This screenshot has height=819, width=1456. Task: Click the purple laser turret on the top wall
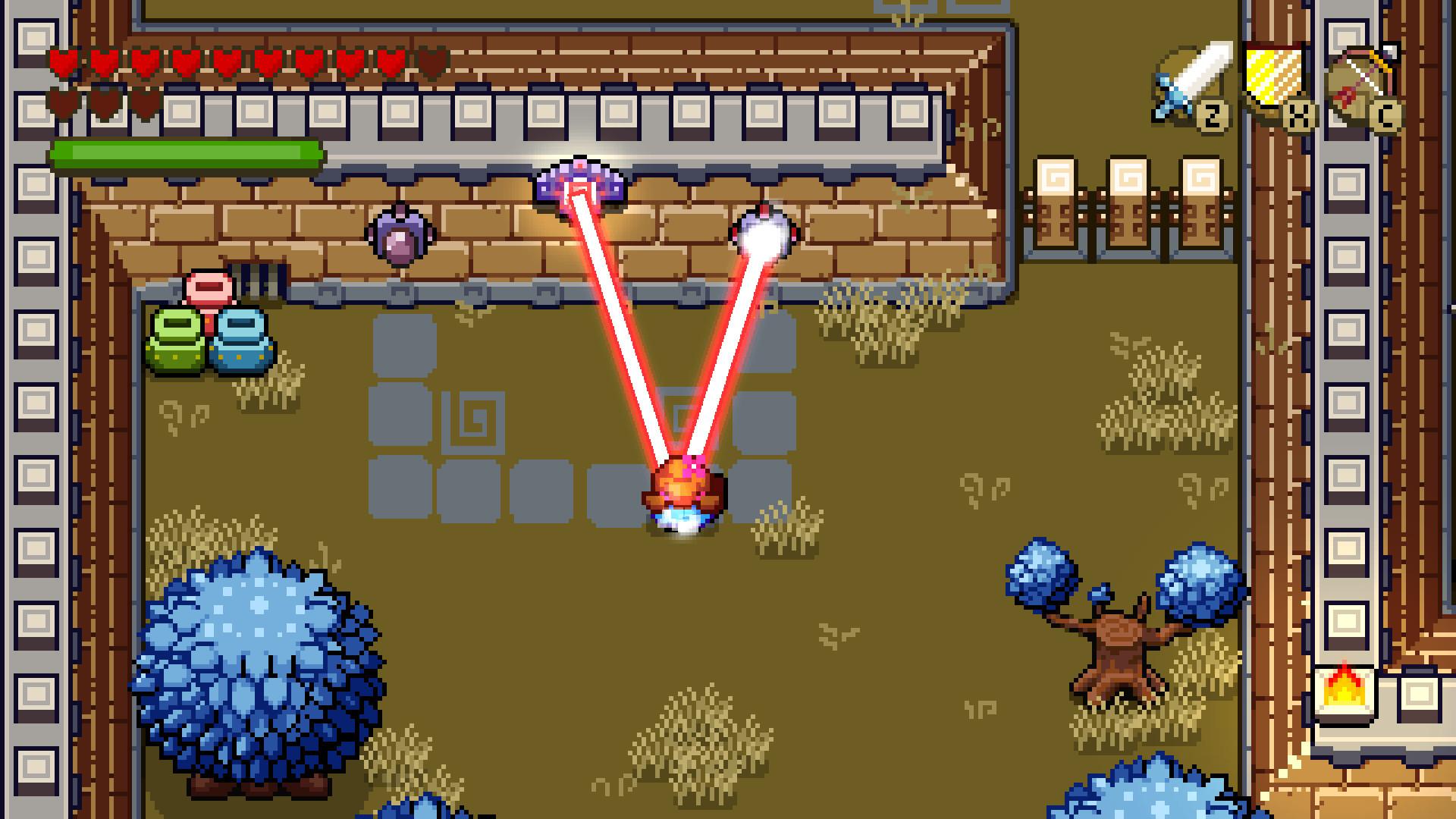[x=580, y=180]
